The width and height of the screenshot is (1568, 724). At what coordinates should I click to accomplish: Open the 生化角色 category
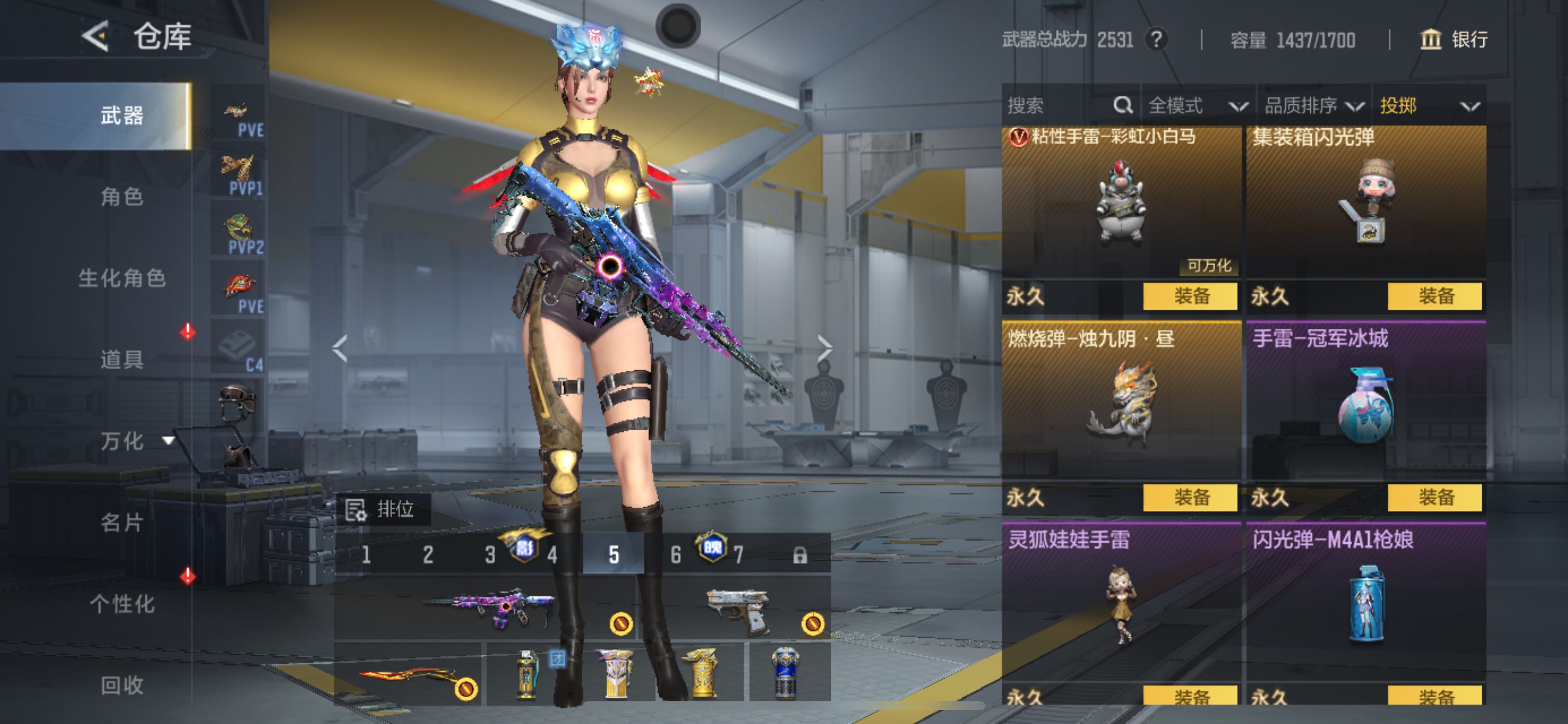coord(122,278)
